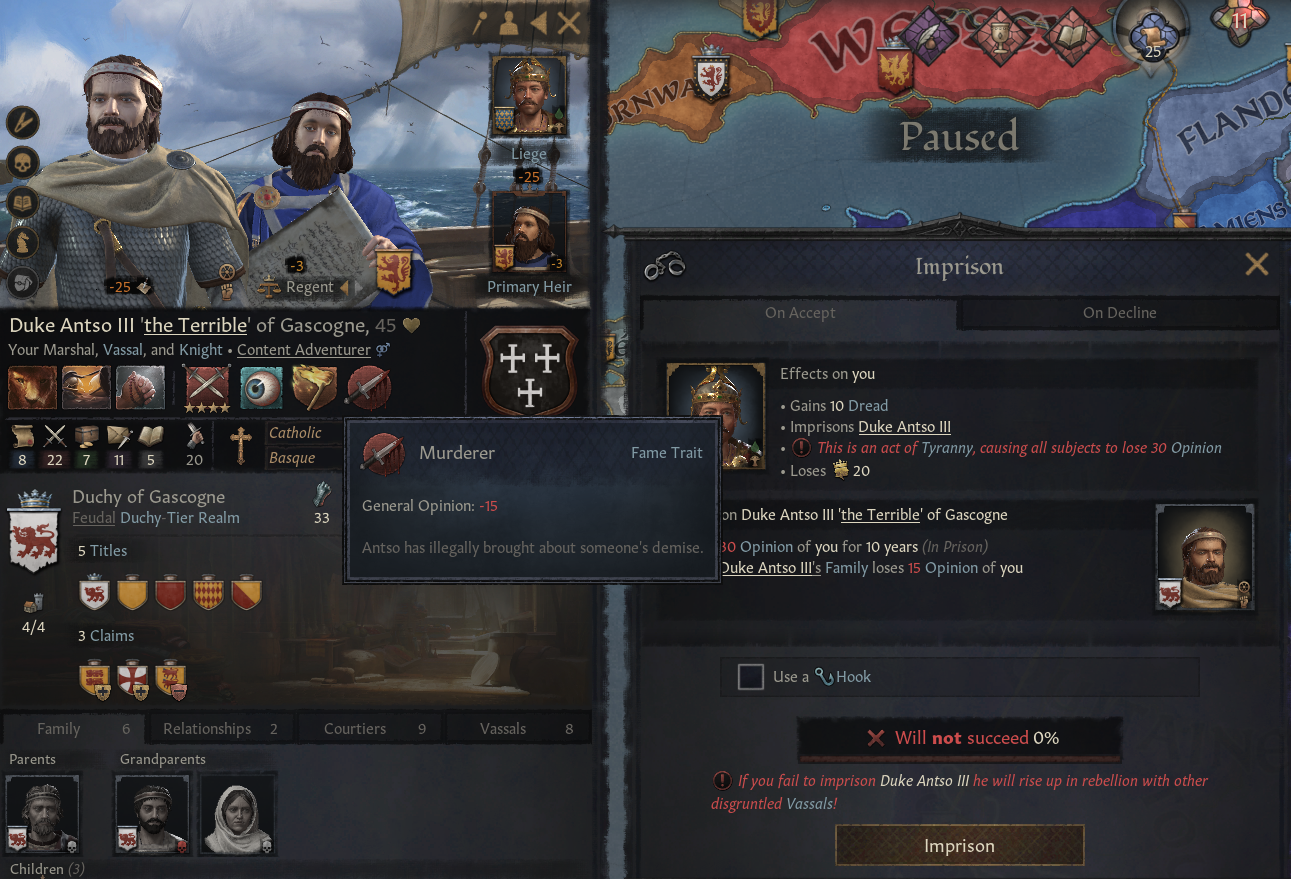Enable the Use a Hook checkbox
Viewport: 1291px width, 879px height.
pos(751,676)
